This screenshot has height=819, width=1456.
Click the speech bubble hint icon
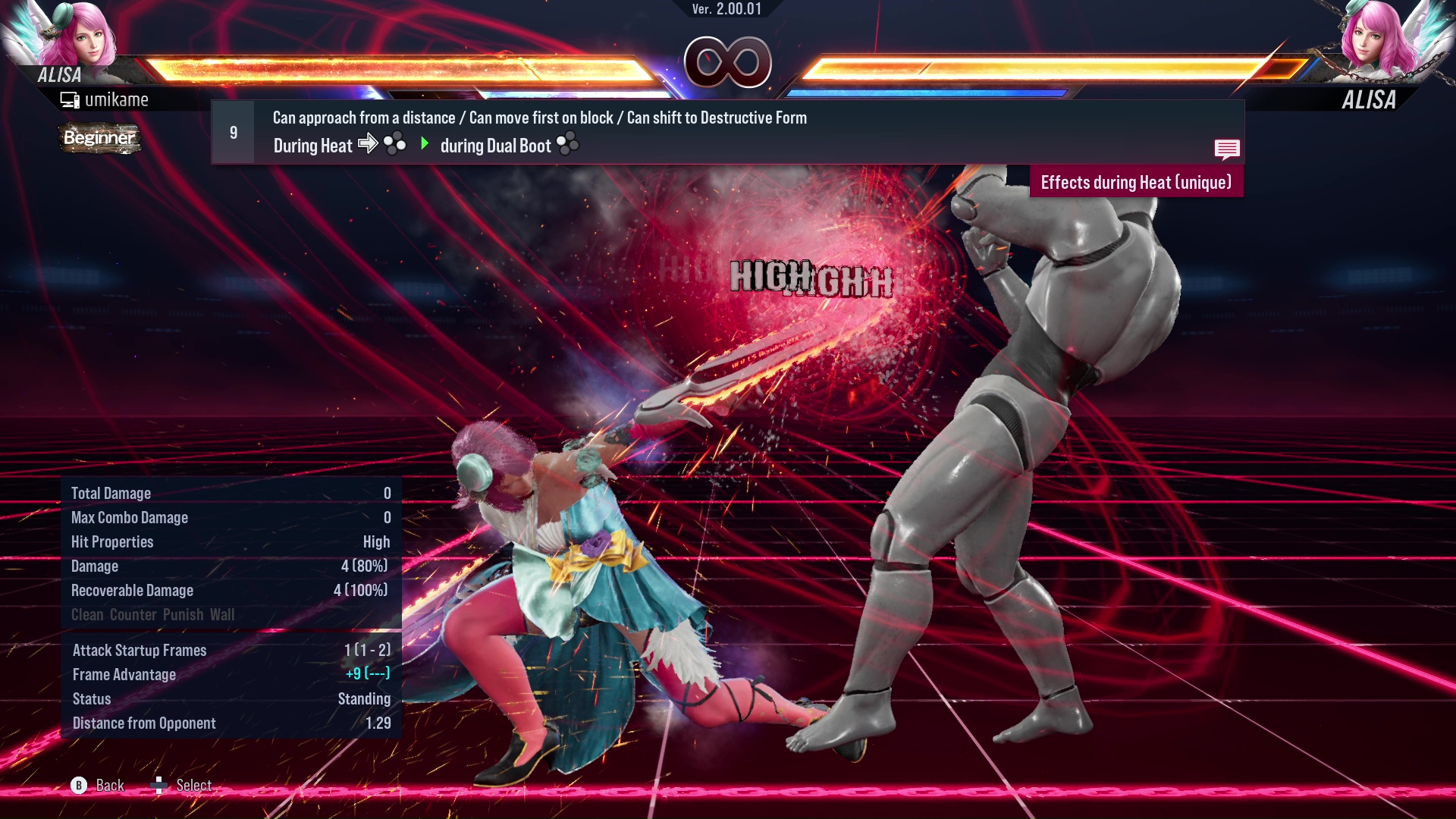pyautogui.click(x=1227, y=149)
